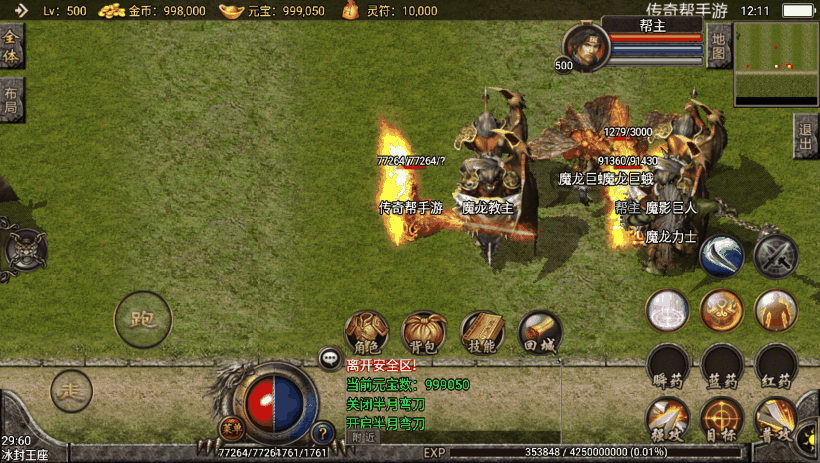Open the chat speech bubble

(330, 358)
